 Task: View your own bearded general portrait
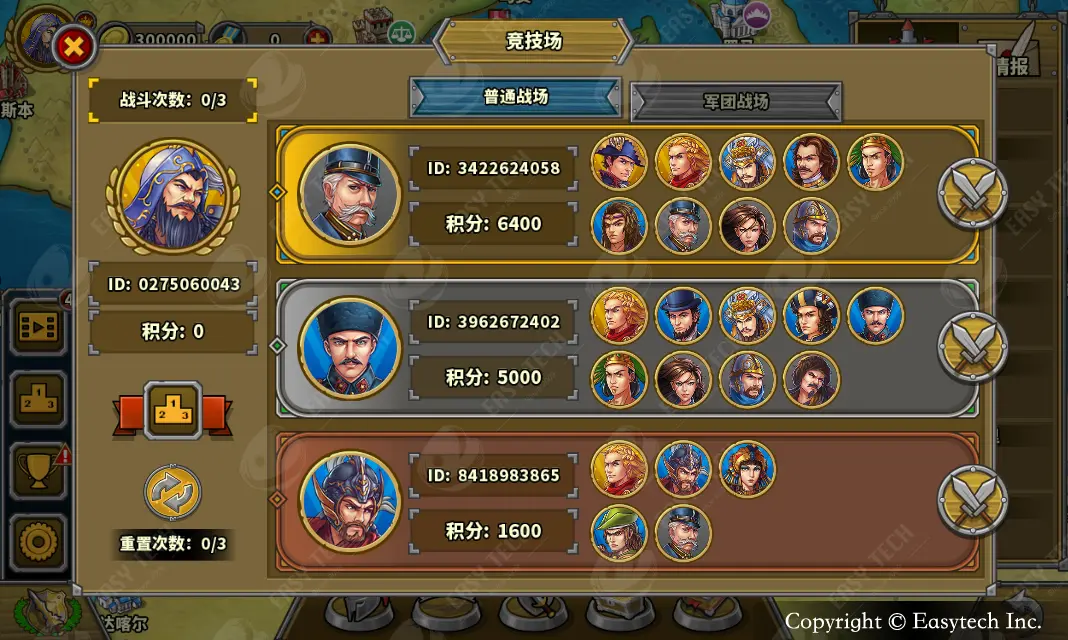click(173, 196)
